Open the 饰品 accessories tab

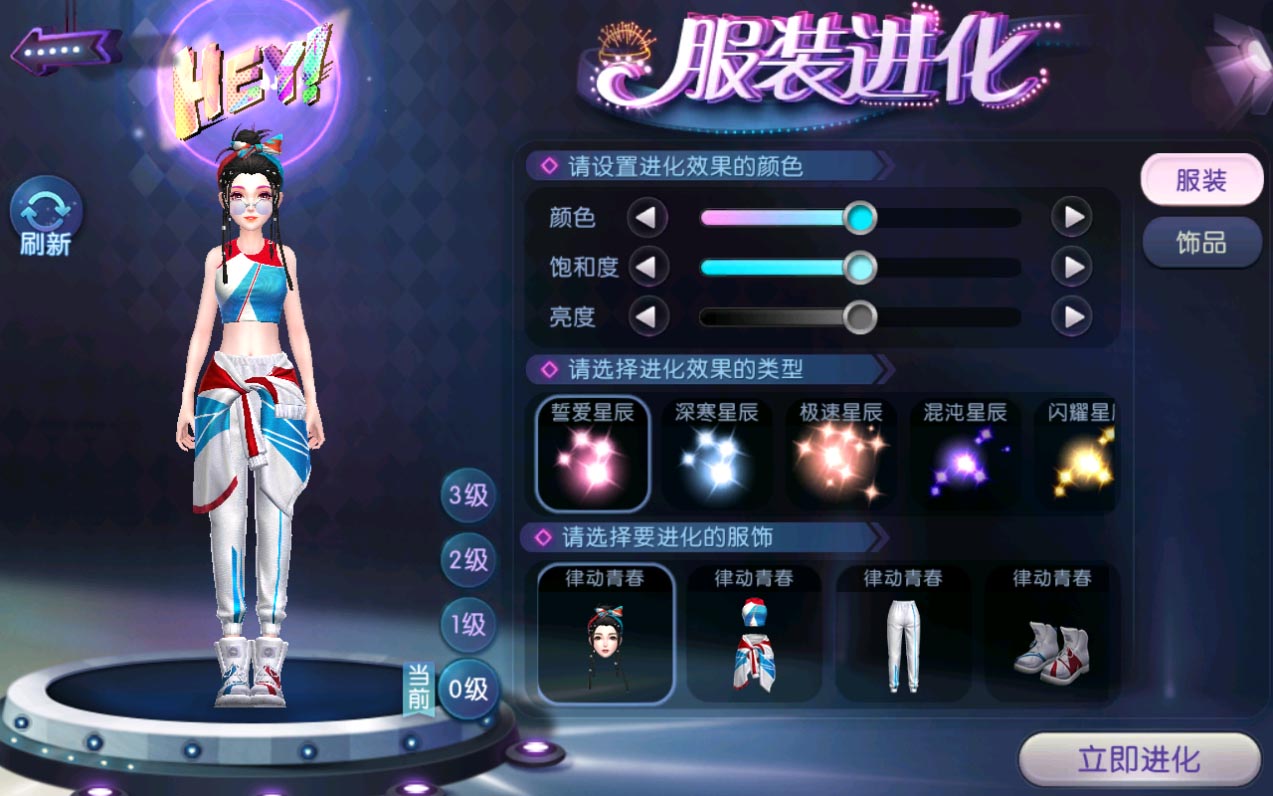(1201, 243)
